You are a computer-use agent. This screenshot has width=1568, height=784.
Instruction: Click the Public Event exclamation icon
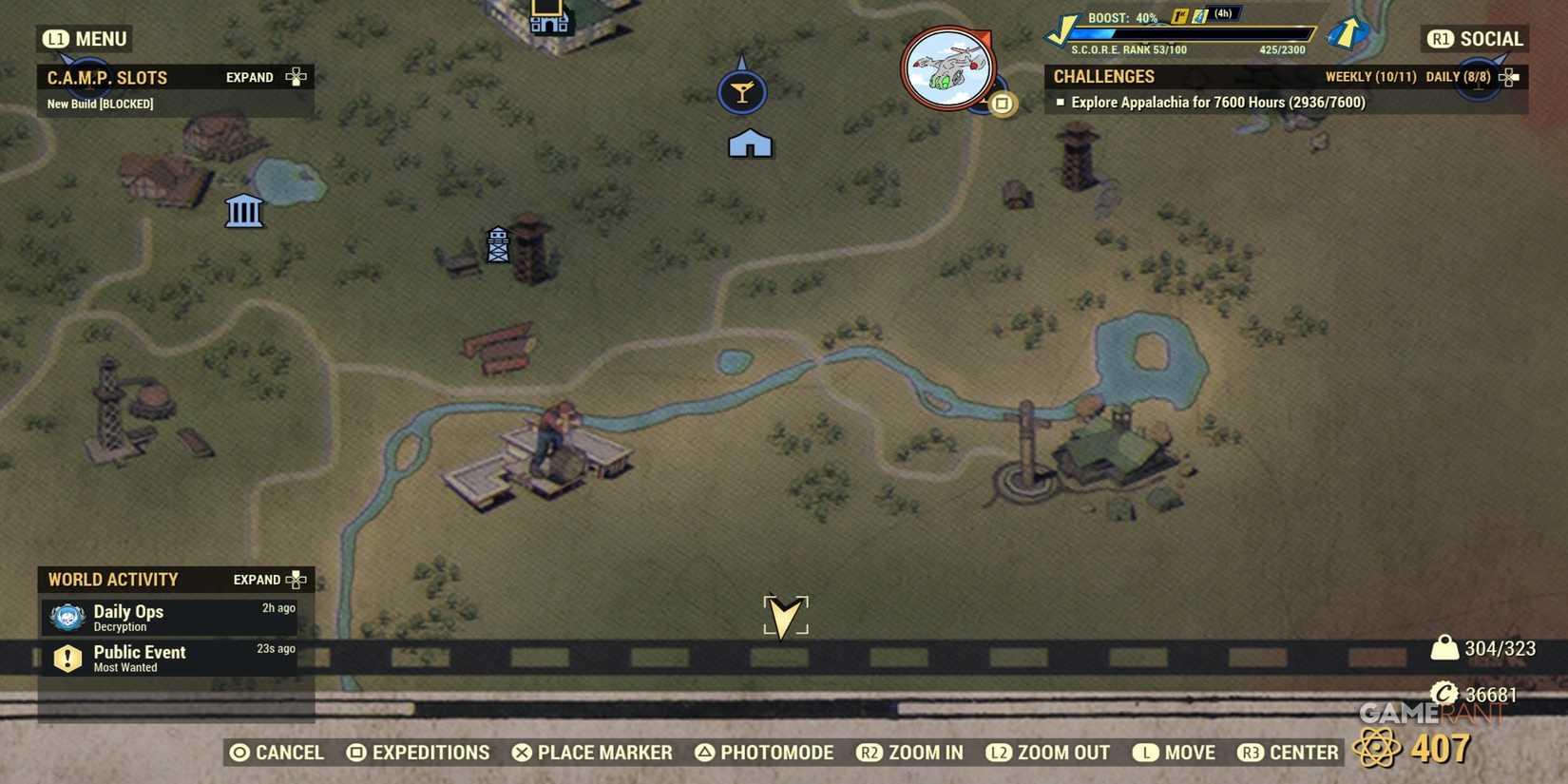tap(67, 658)
